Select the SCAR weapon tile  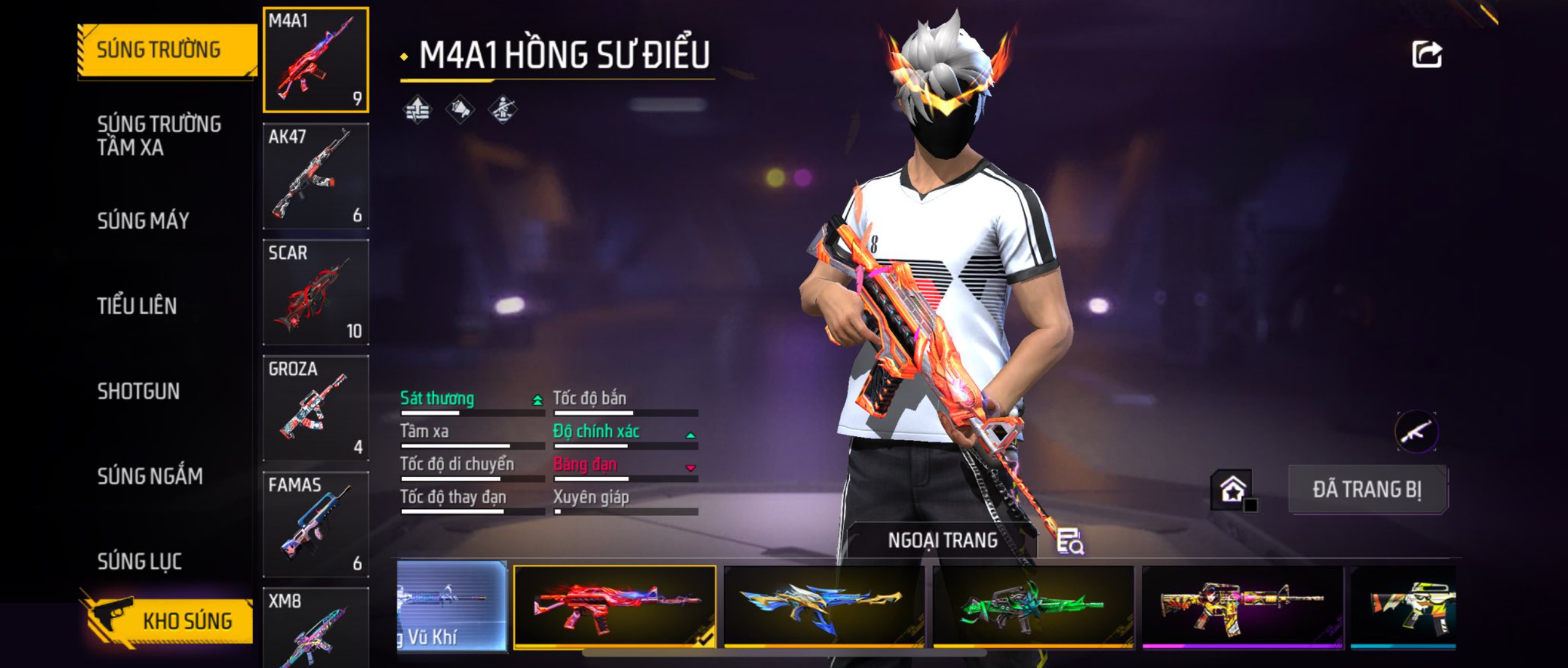pyautogui.click(x=316, y=293)
